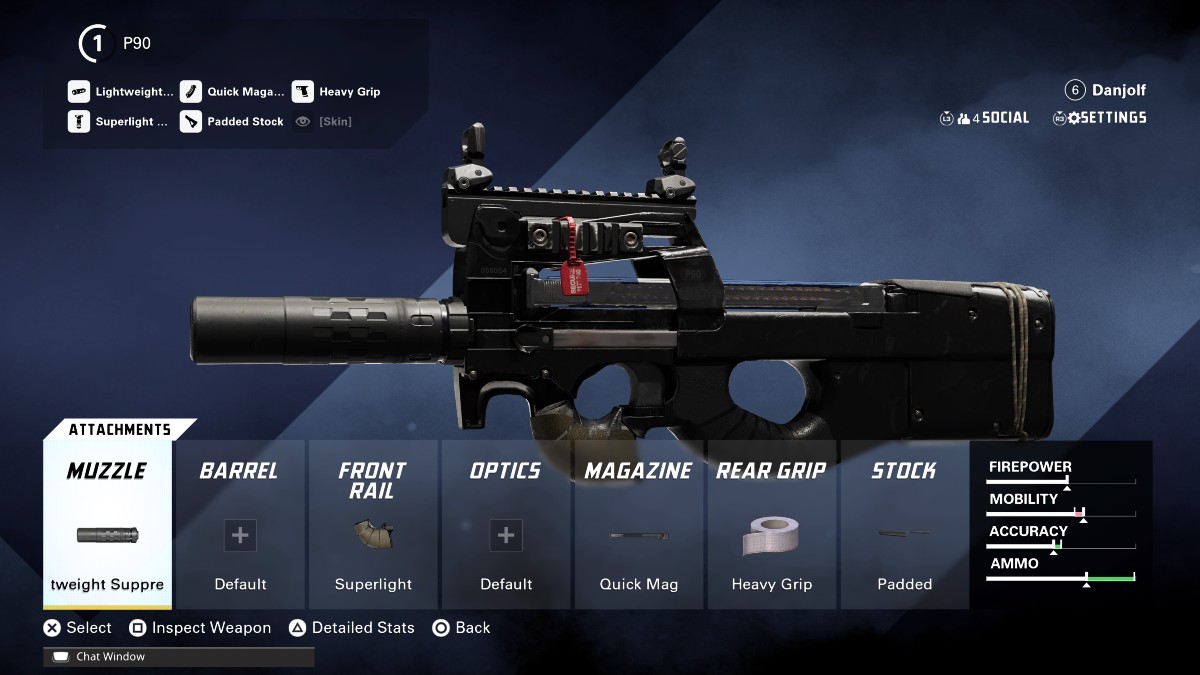The width and height of the screenshot is (1200, 675).
Task: Pick the Rear Grip Heavy Grip slot
Action: [x=772, y=525]
